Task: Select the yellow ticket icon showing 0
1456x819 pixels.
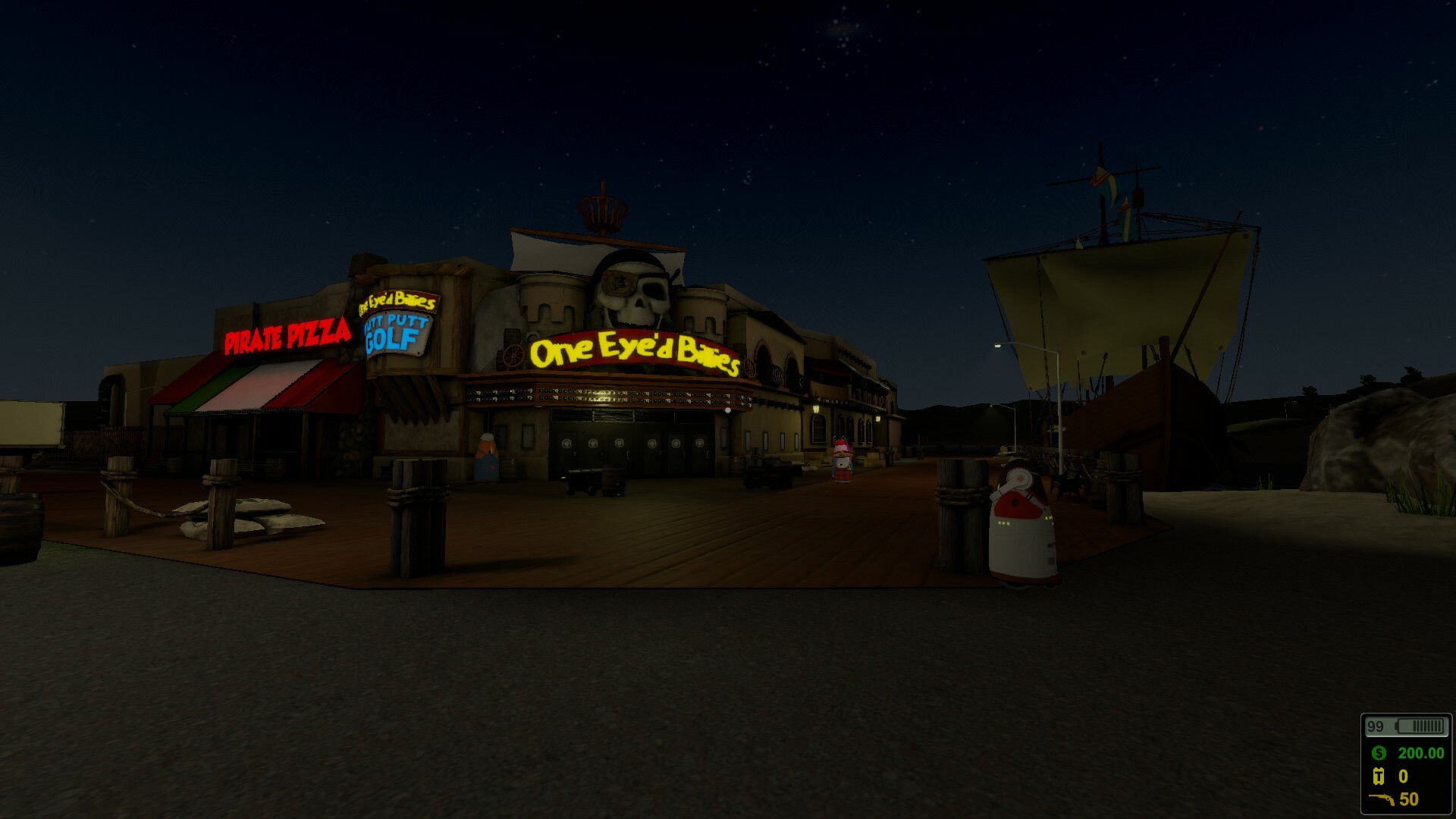Action: pos(1379,777)
